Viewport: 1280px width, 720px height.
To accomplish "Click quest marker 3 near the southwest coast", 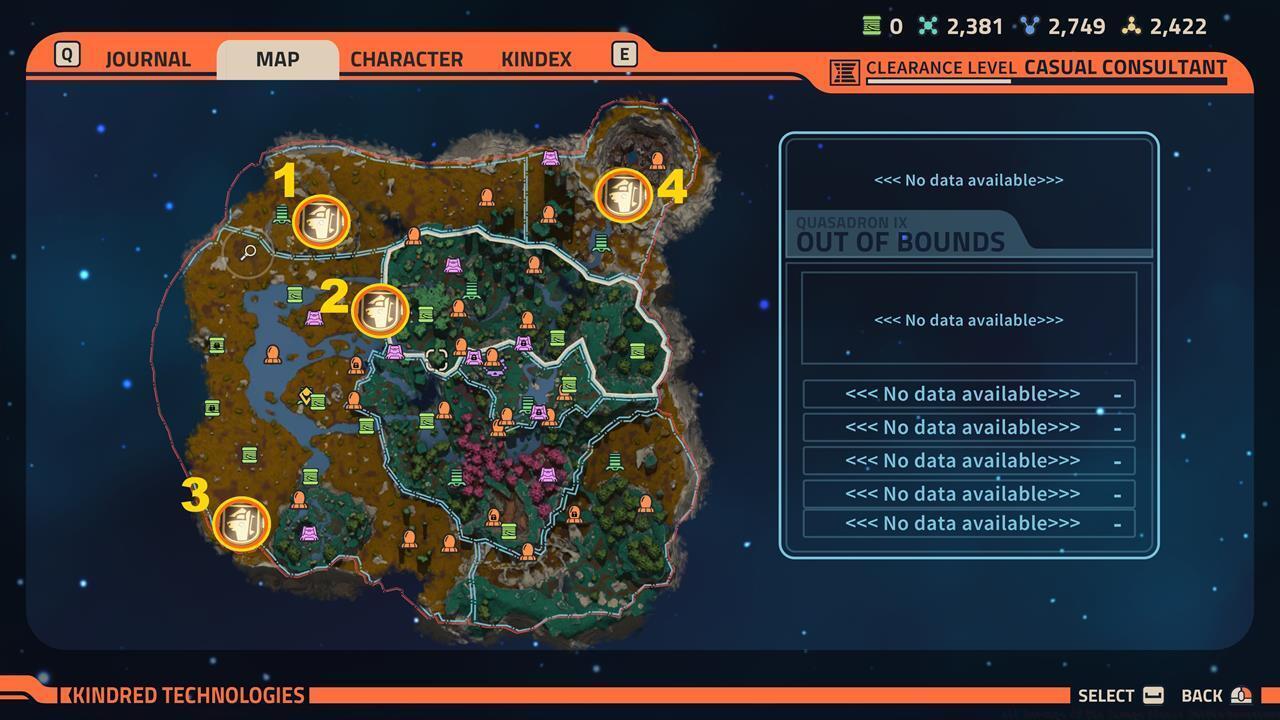I will [x=240, y=521].
